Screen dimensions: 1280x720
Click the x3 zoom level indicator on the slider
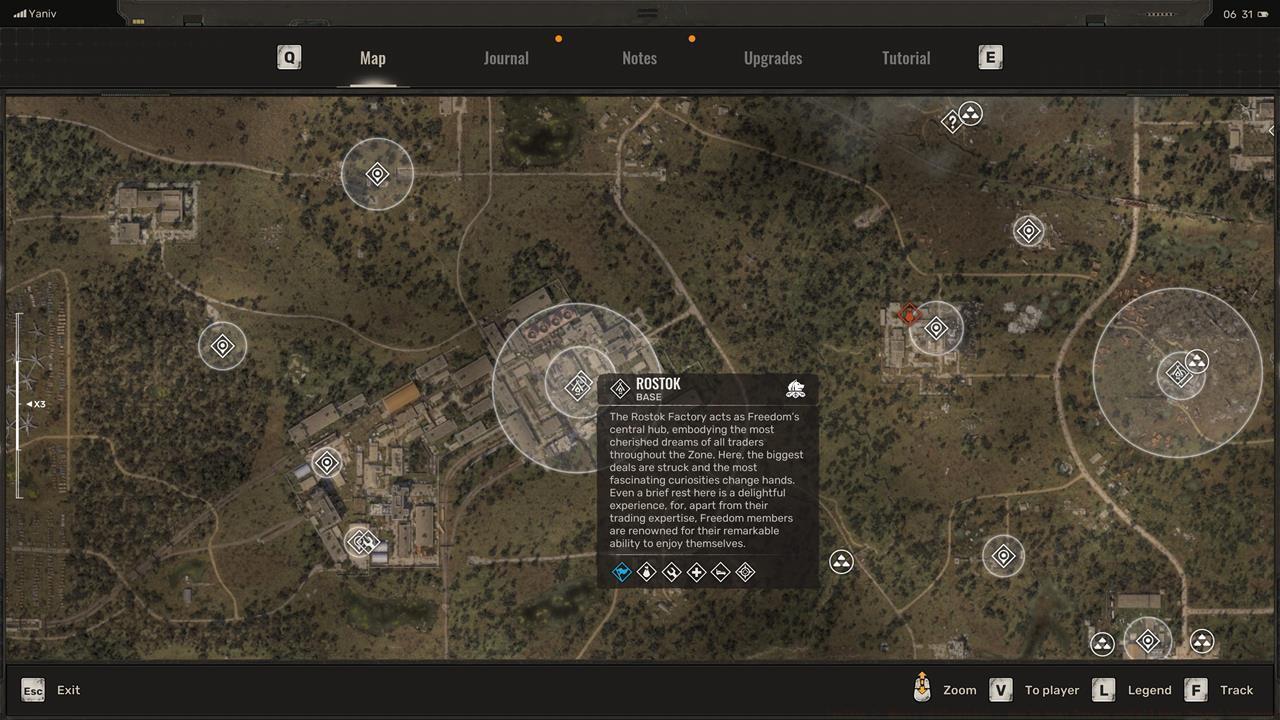[37, 404]
